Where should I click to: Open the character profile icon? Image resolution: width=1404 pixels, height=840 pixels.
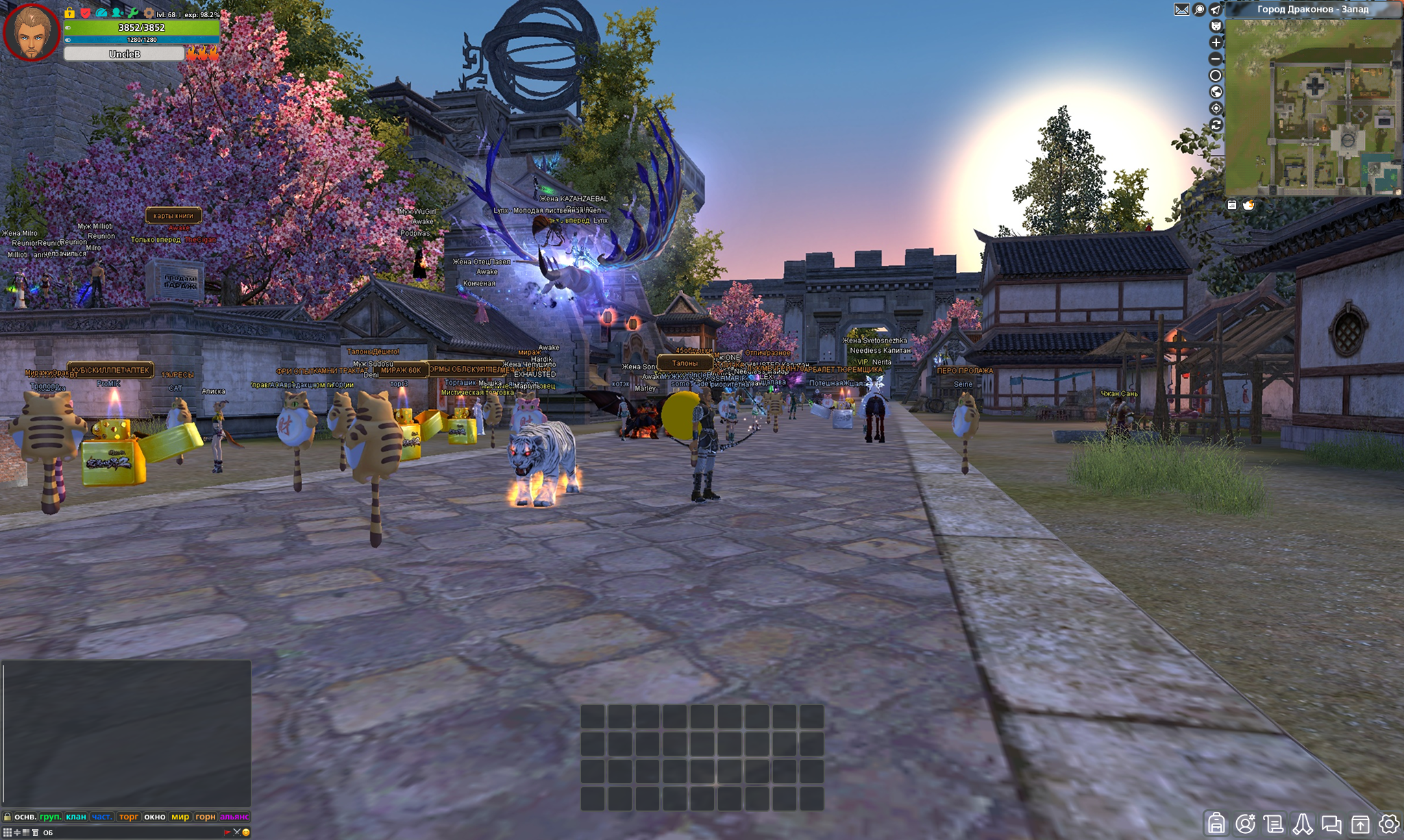pyautogui.click(x=1245, y=824)
